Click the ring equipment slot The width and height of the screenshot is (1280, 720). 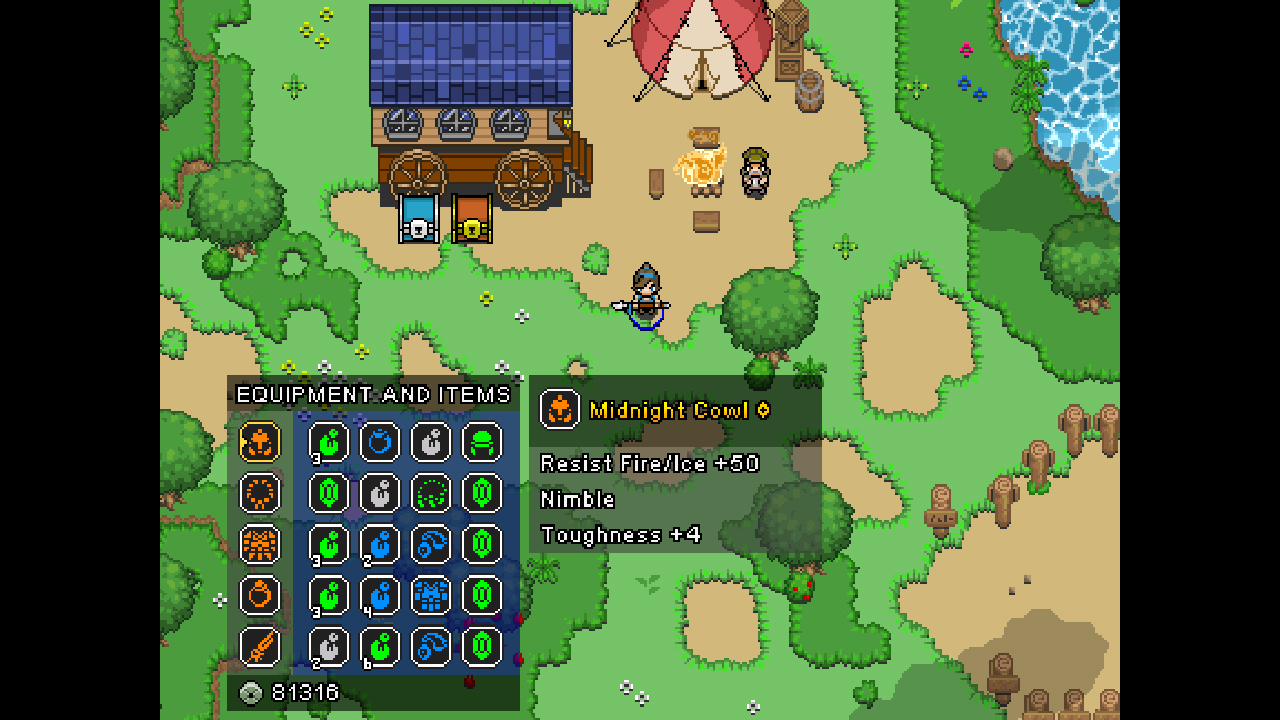(x=260, y=596)
